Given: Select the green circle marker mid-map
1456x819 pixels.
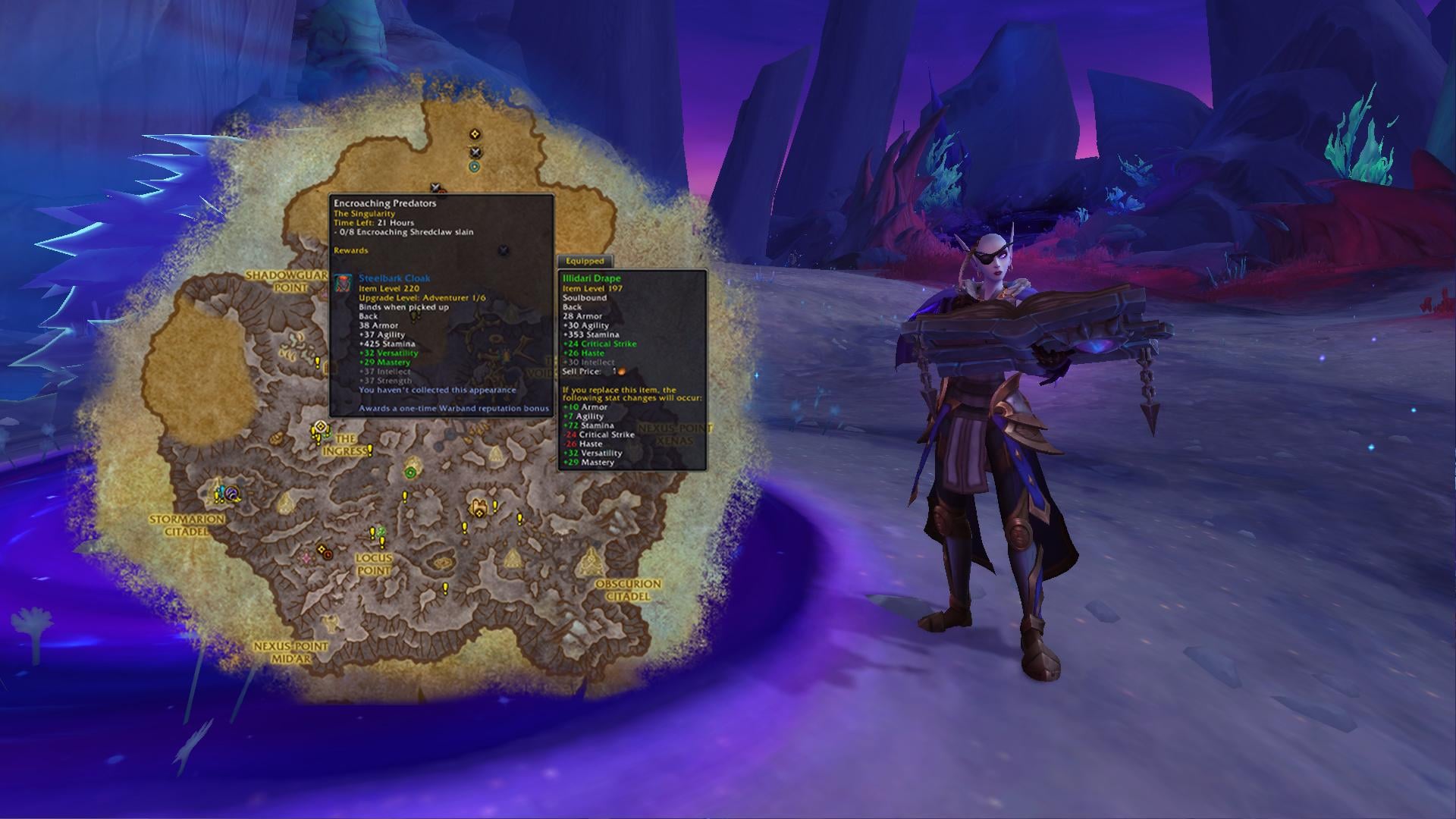Looking at the screenshot, I should click(410, 473).
